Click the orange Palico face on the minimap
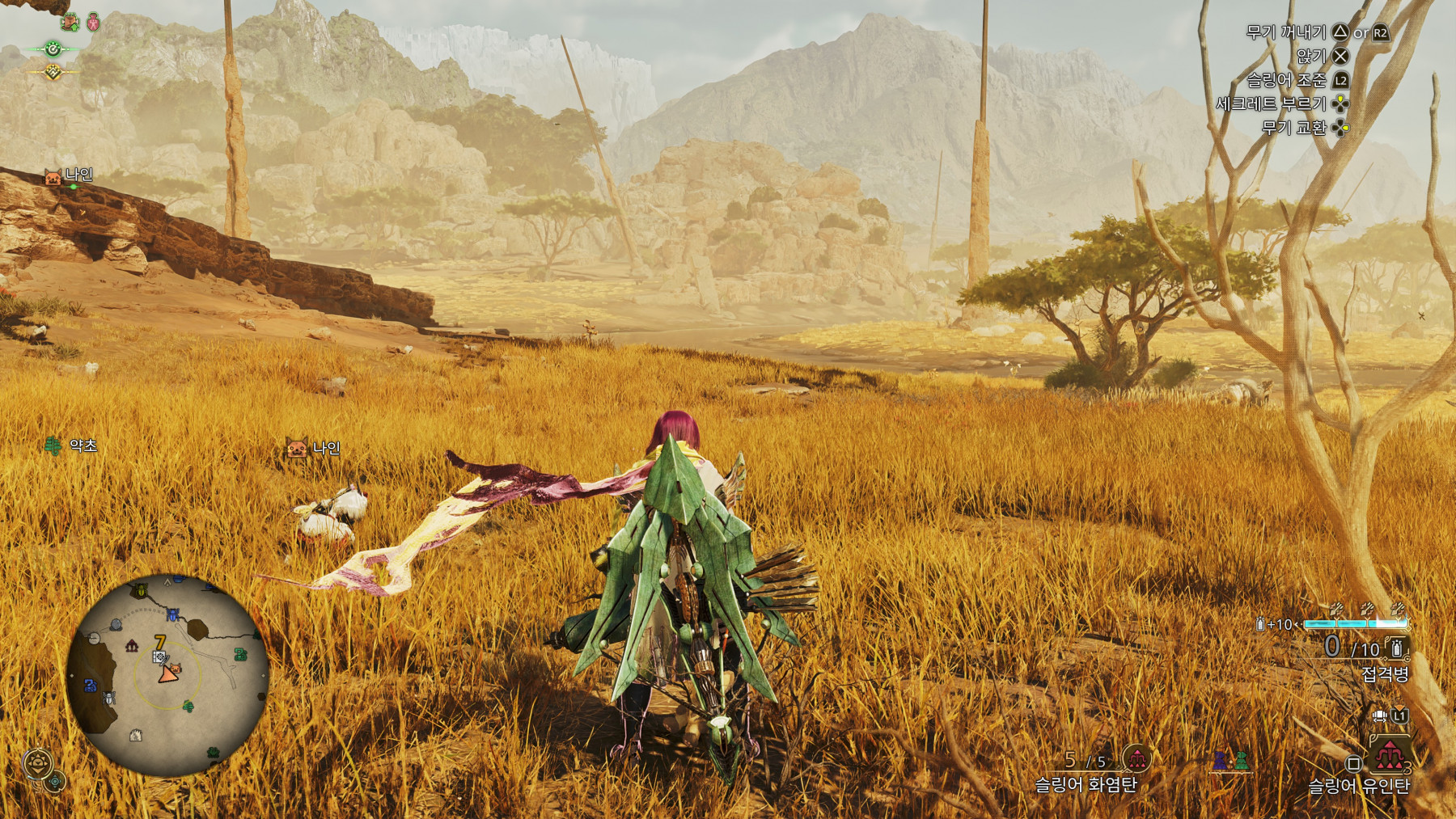Screen dimensions: 1456x819 click(176, 667)
